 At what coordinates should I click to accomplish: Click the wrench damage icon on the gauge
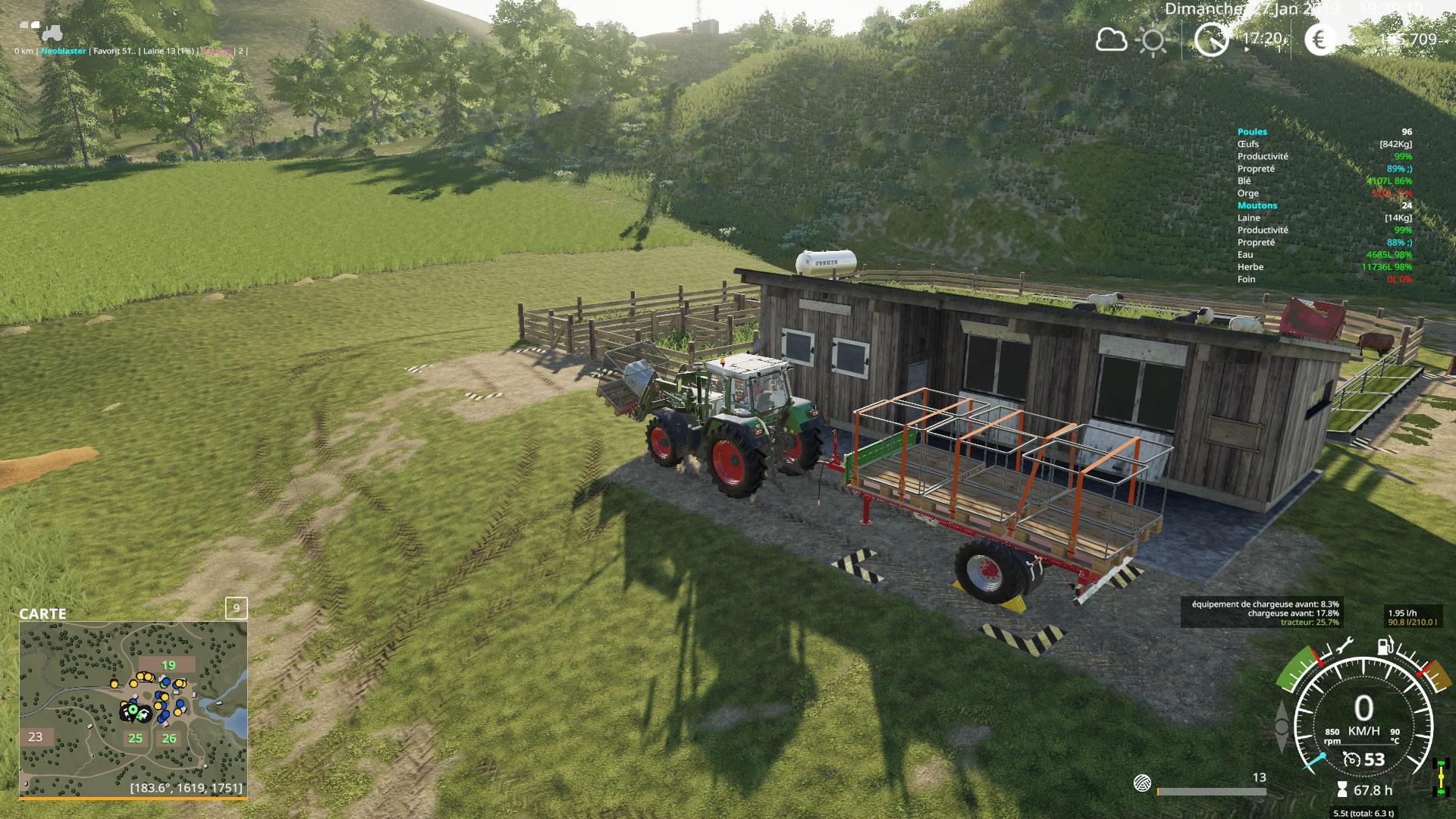(x=1345, y=646)
